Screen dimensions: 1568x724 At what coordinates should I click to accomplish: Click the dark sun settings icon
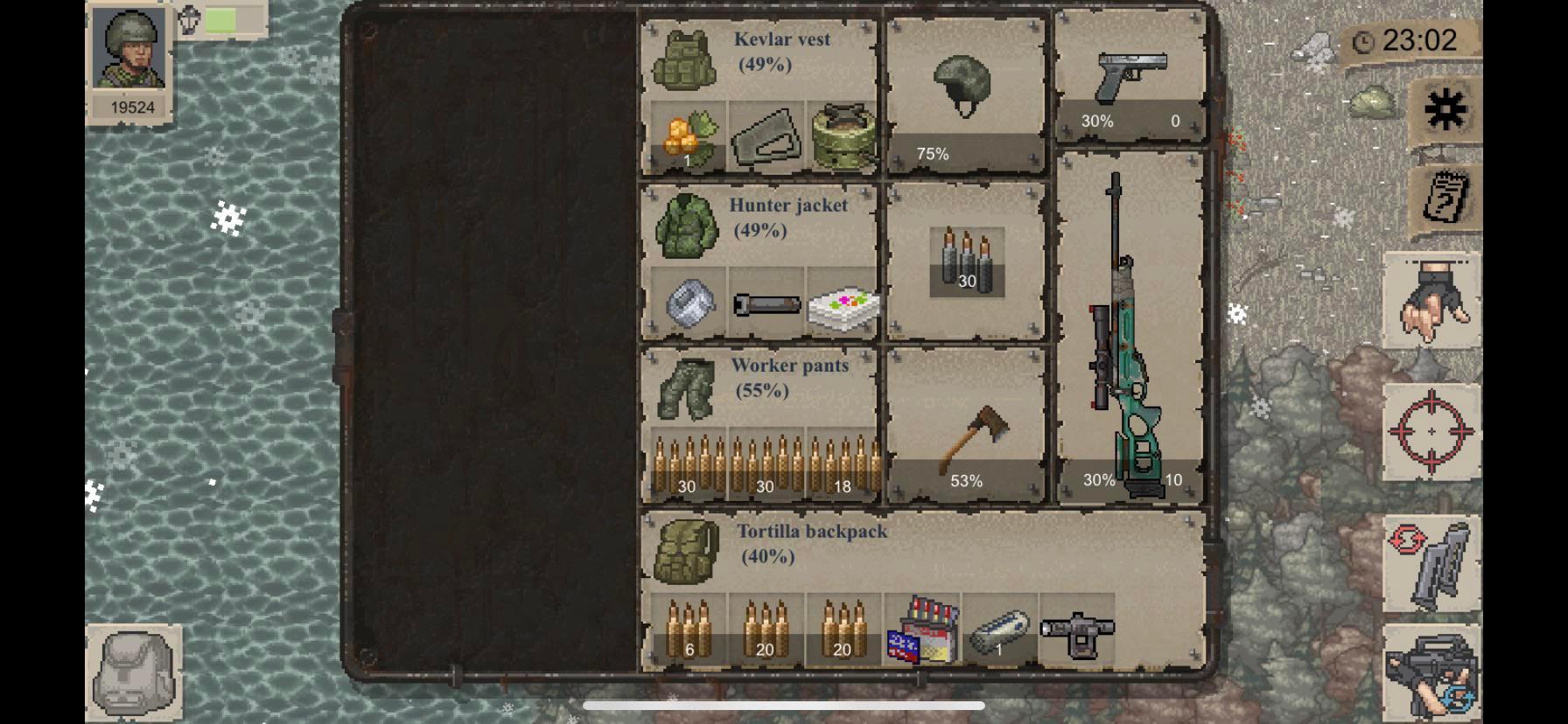point(1445,112)
